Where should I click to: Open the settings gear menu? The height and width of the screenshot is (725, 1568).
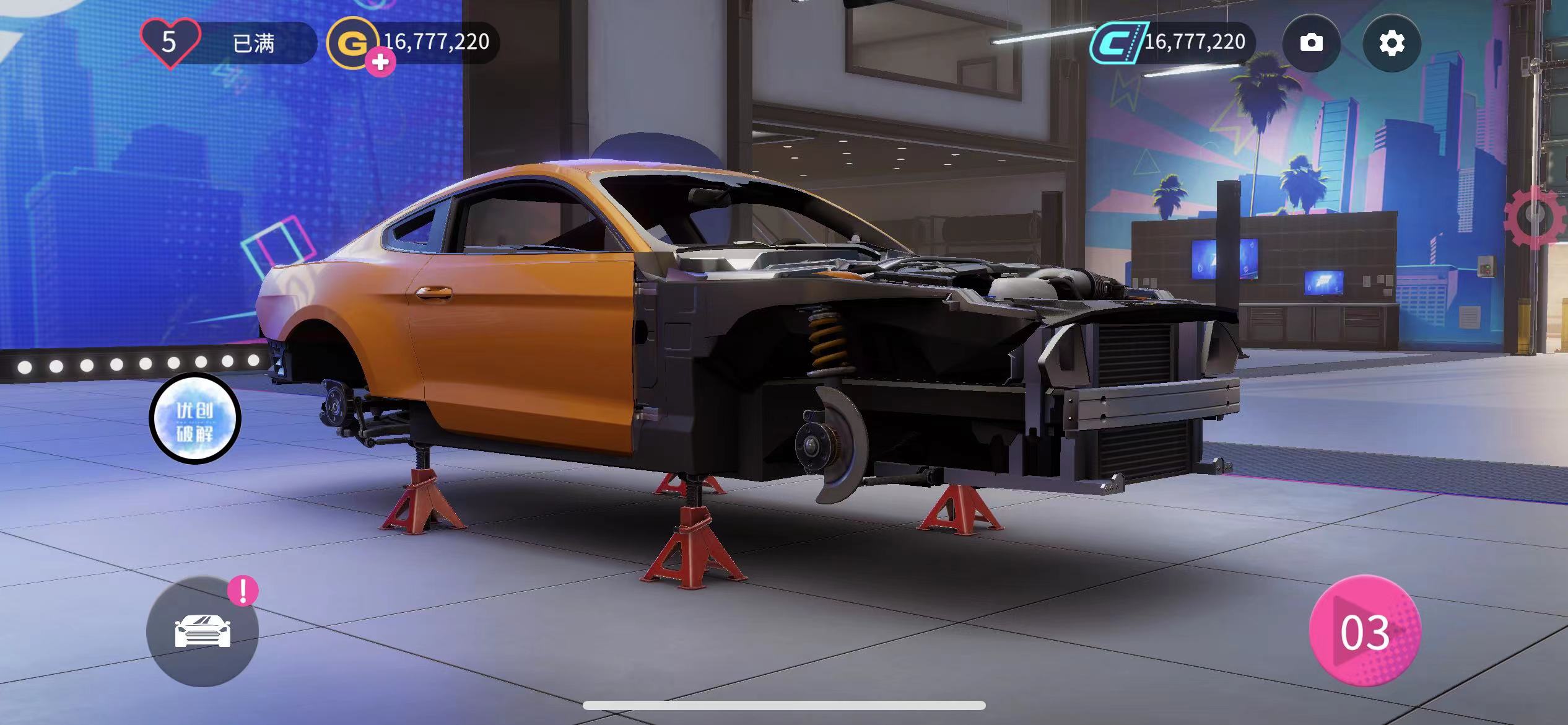point(1392,43)
